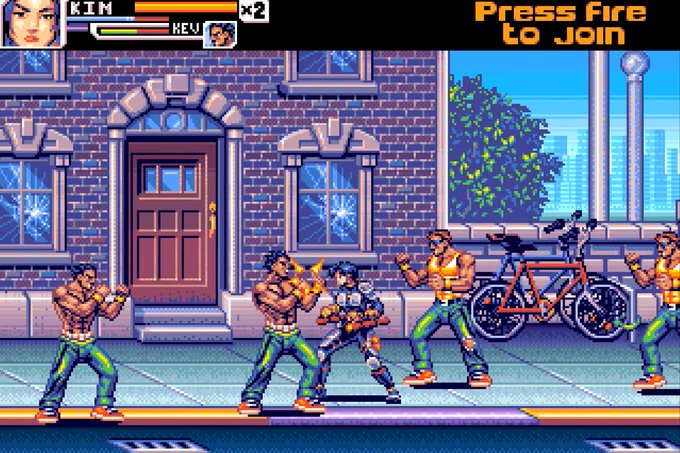Click Kim's player portrait
Image resolution: width=680 pixels, height=453 pixels.
click(x=32, y=23)
